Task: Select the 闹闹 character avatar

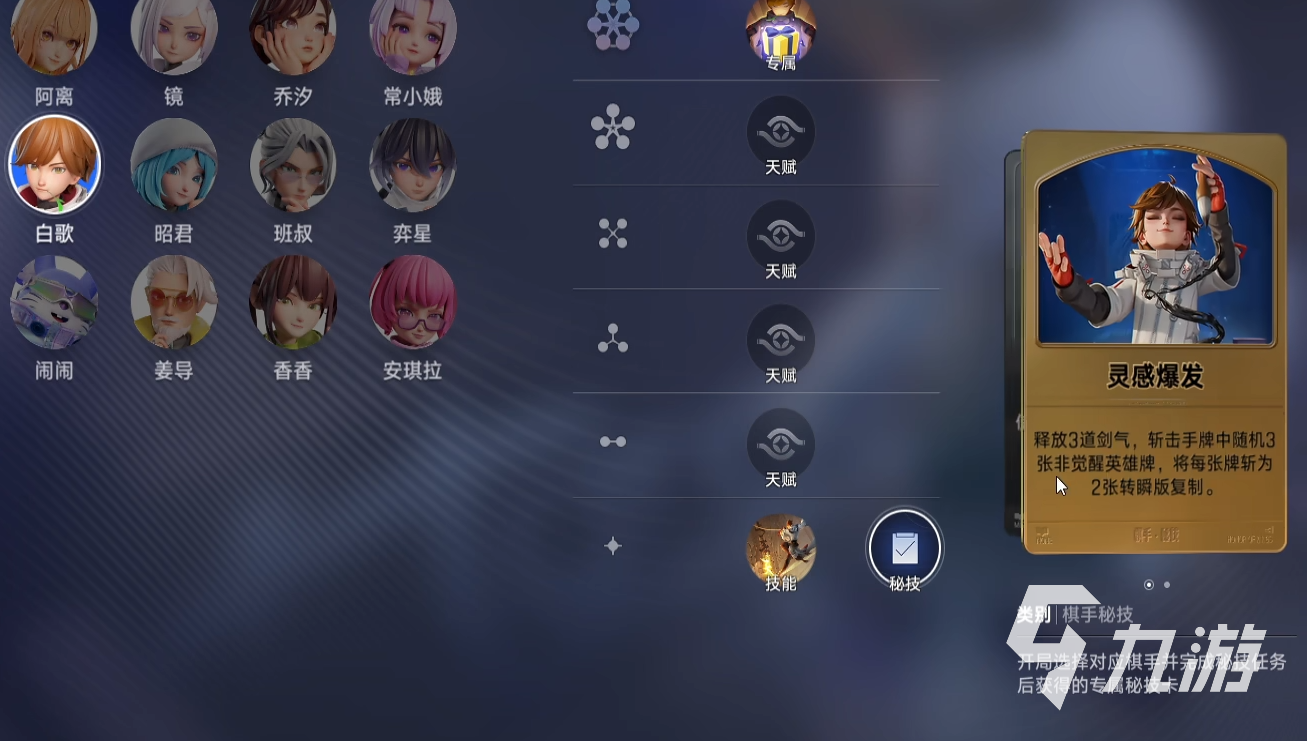Action: click(53, 301)
